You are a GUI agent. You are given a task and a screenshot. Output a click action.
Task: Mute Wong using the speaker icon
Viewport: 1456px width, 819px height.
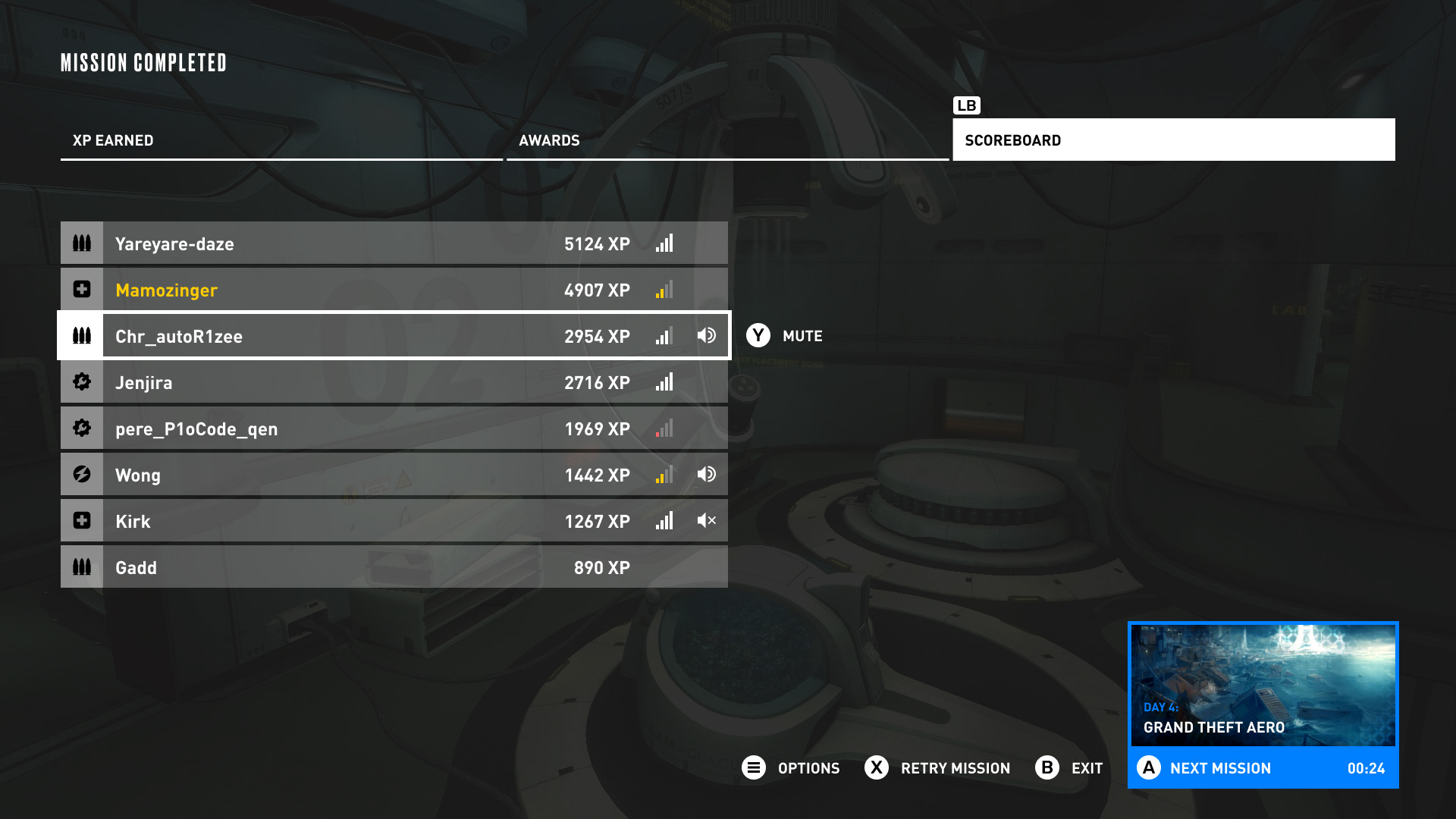click(706, 475)
